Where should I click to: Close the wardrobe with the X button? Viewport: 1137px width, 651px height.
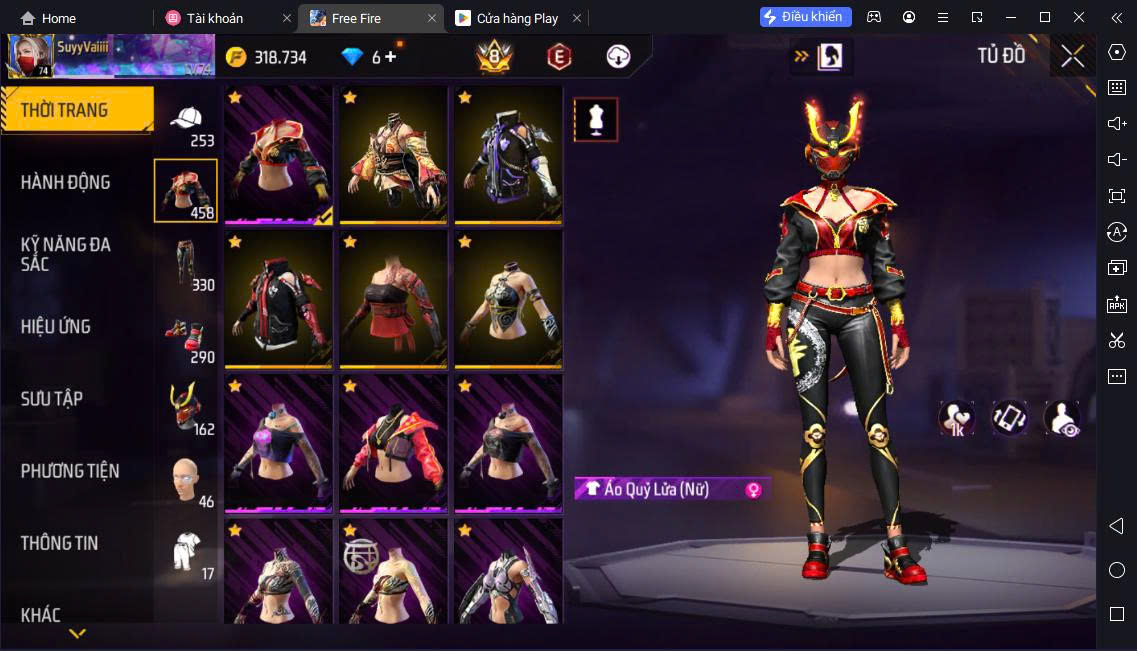tap(1072, 56)
